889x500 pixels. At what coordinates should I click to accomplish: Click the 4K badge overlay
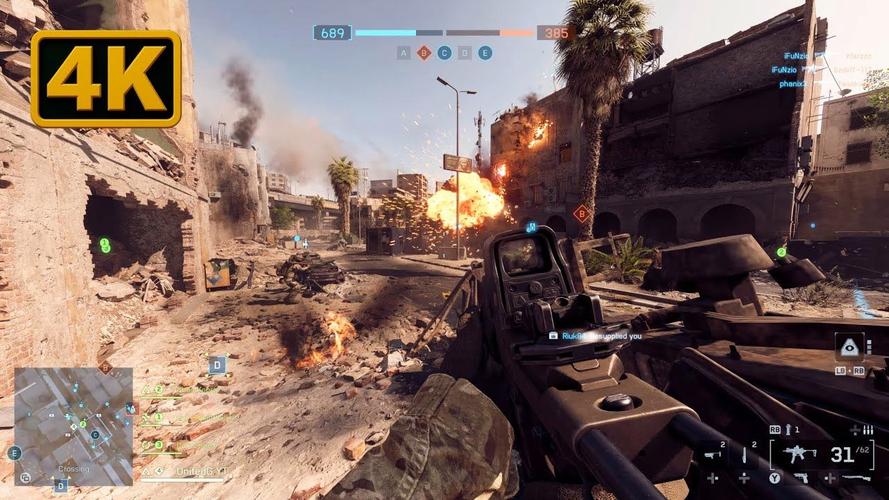pos(105,77)
